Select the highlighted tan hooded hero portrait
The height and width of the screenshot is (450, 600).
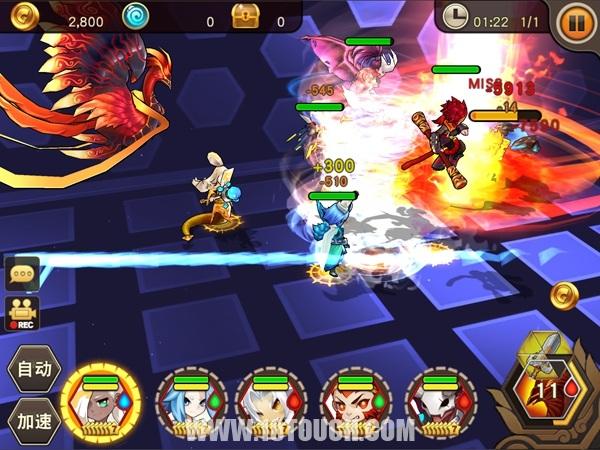click(101, 403)
